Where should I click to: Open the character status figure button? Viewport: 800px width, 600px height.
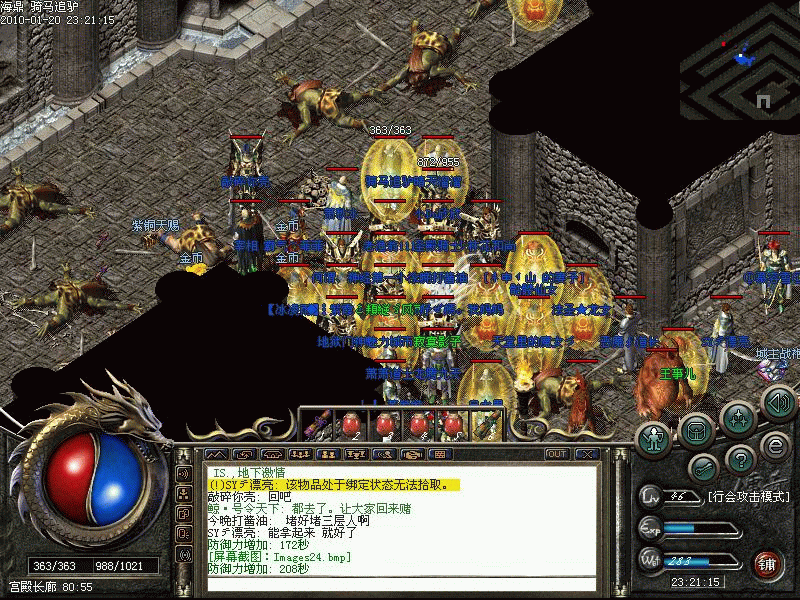pos(655,437)
